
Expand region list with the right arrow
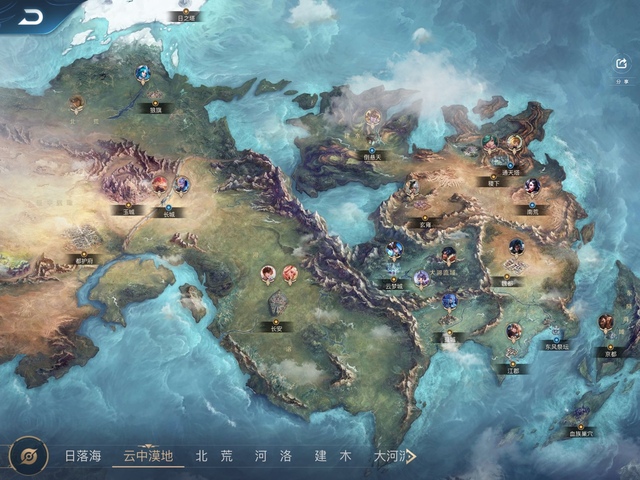click(410, 457)
